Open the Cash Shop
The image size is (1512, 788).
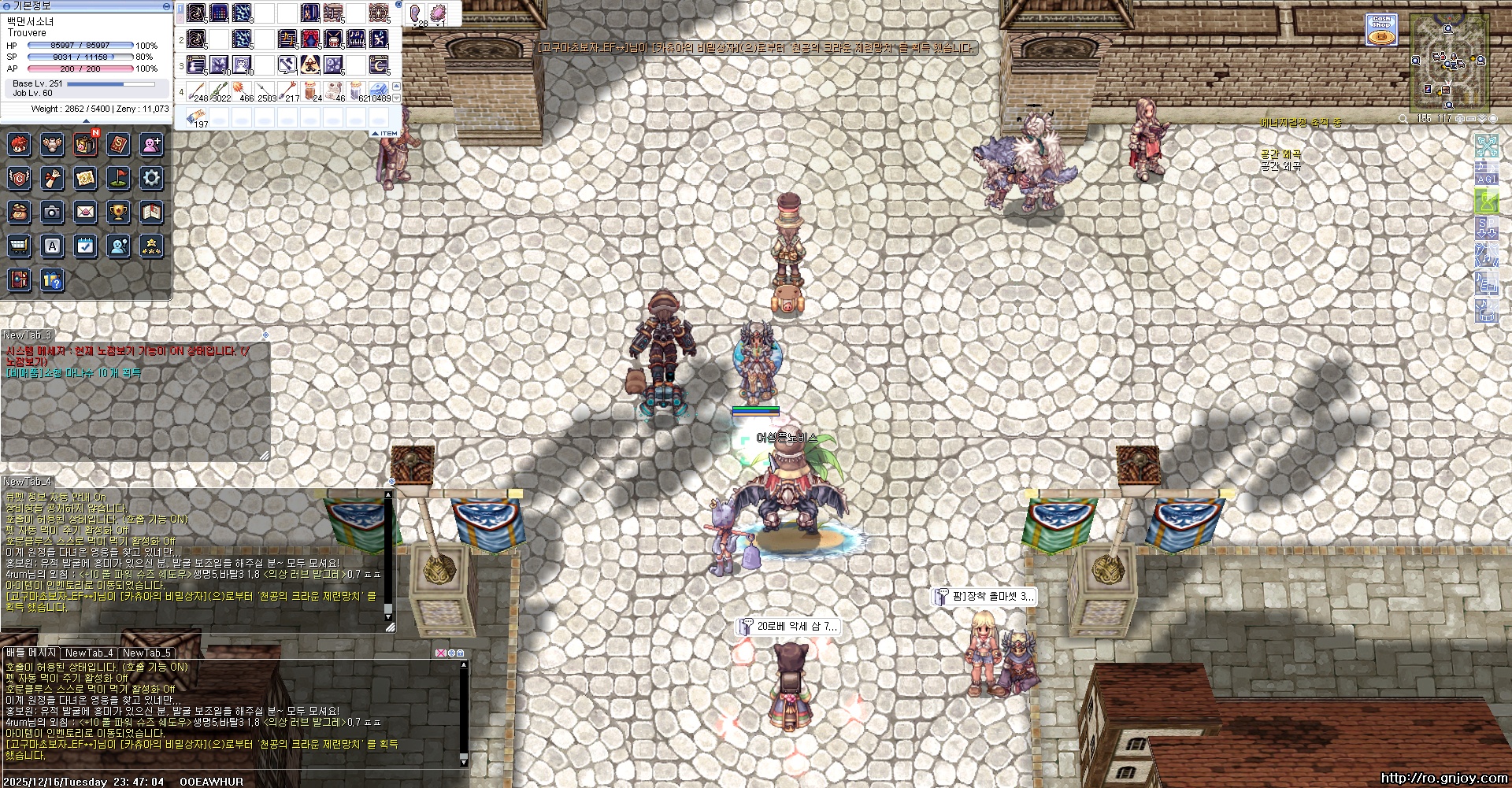(1380, 30)
